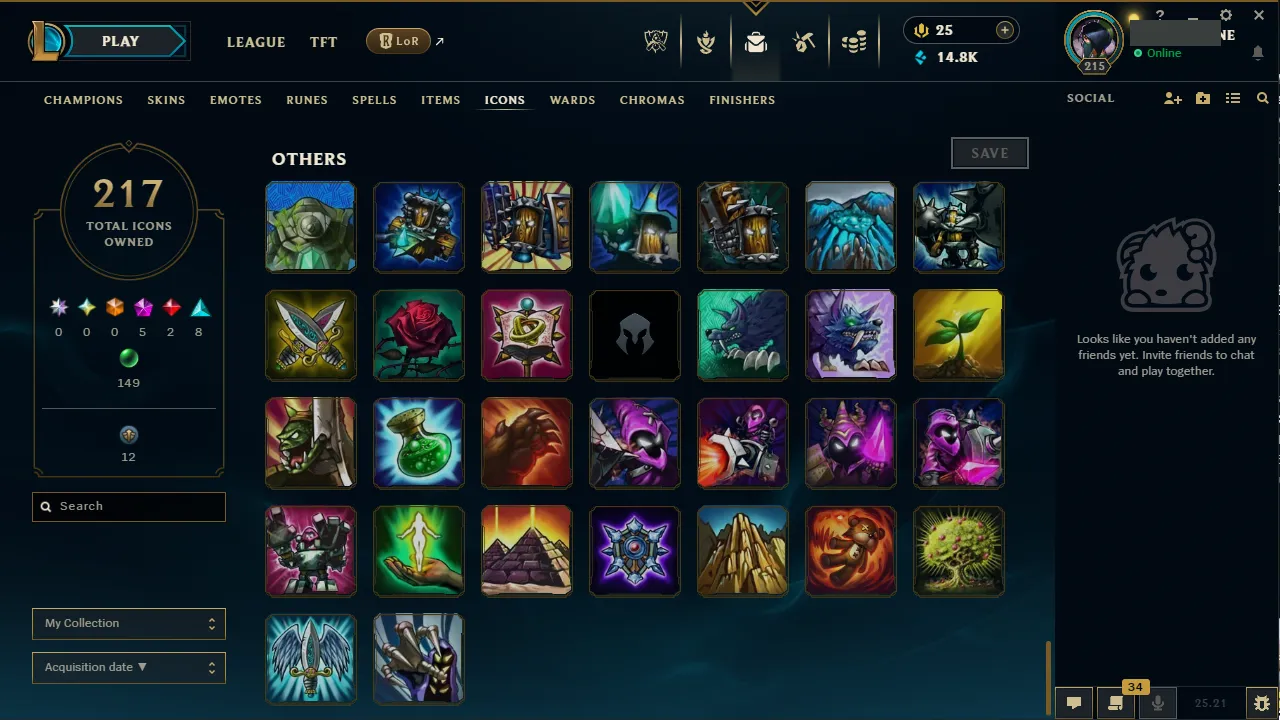
Task: Toggle the notifications bell
Action: tap(1258, 52)
